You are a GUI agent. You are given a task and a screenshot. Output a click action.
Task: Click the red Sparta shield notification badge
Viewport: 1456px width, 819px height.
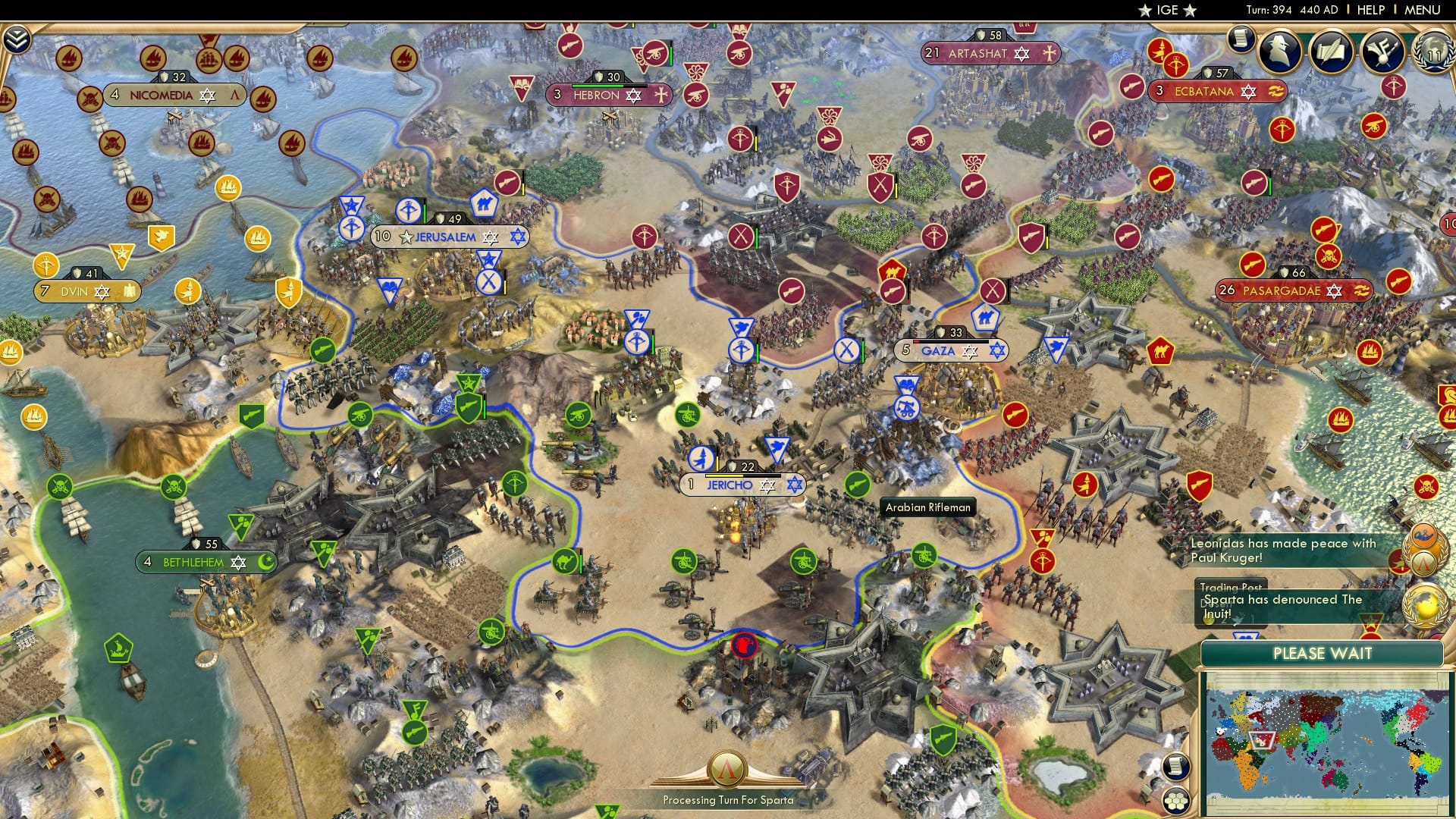point(1398,563)
